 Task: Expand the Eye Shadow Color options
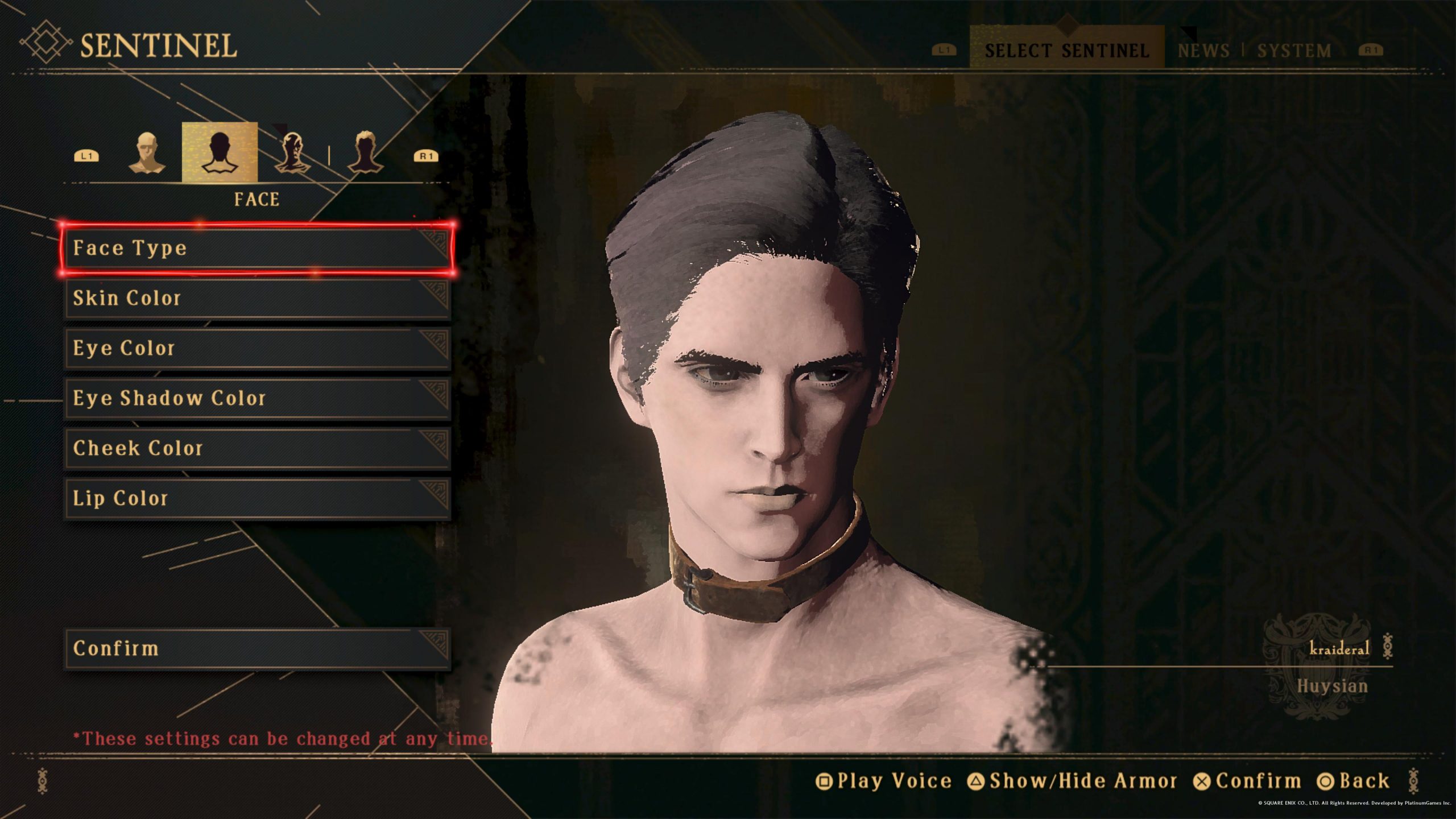point(256,398)
